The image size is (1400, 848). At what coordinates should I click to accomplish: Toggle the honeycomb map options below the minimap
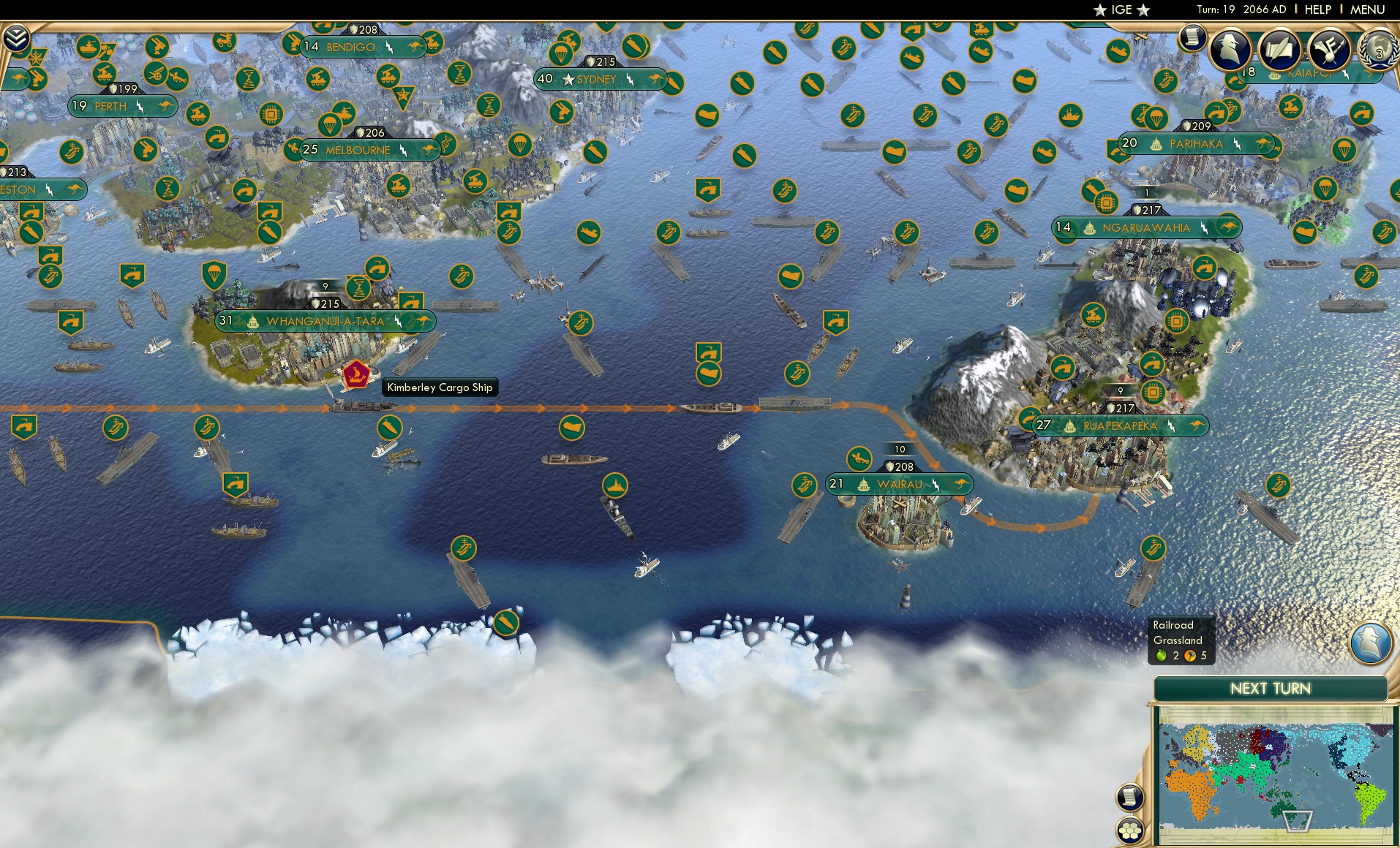click(1132, 828)
